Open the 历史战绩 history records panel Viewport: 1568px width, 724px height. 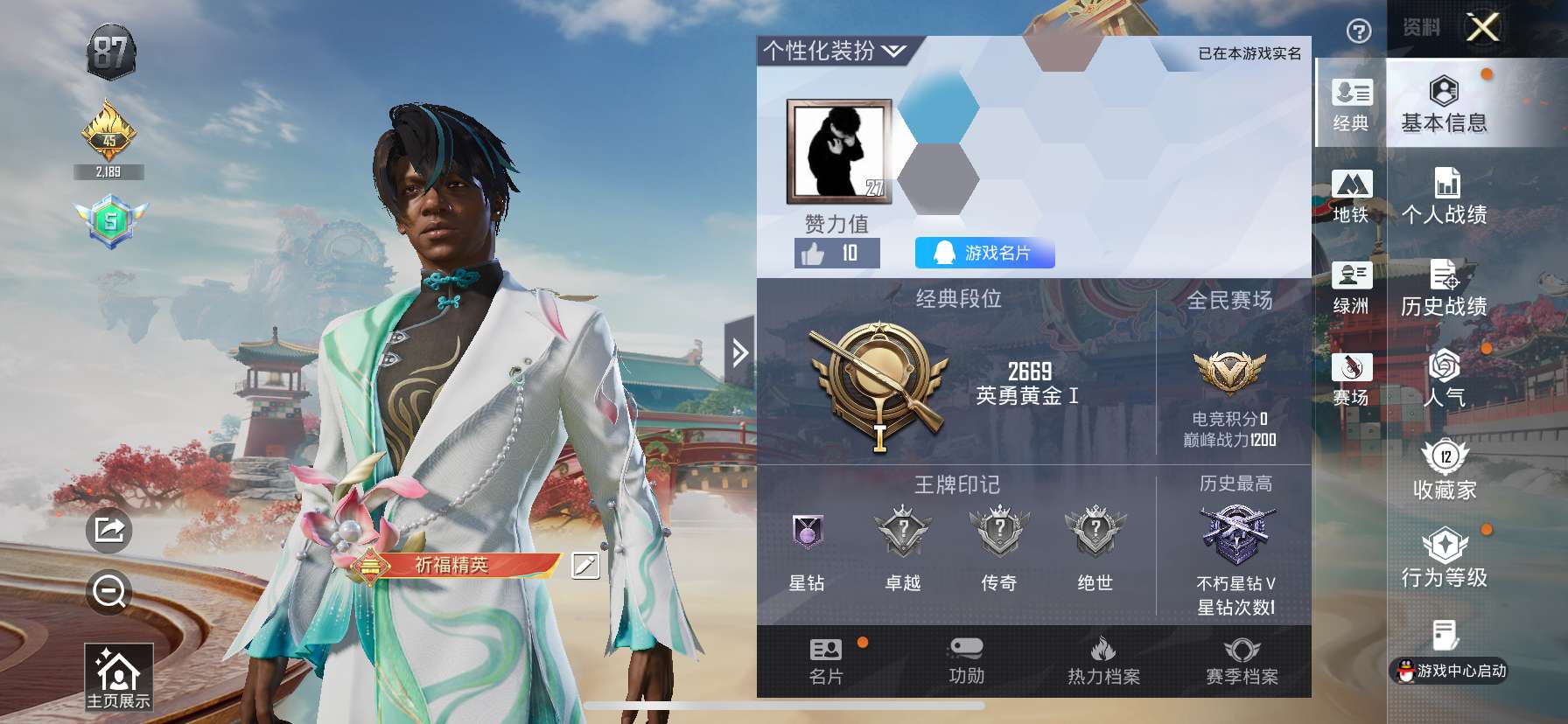1444,289
